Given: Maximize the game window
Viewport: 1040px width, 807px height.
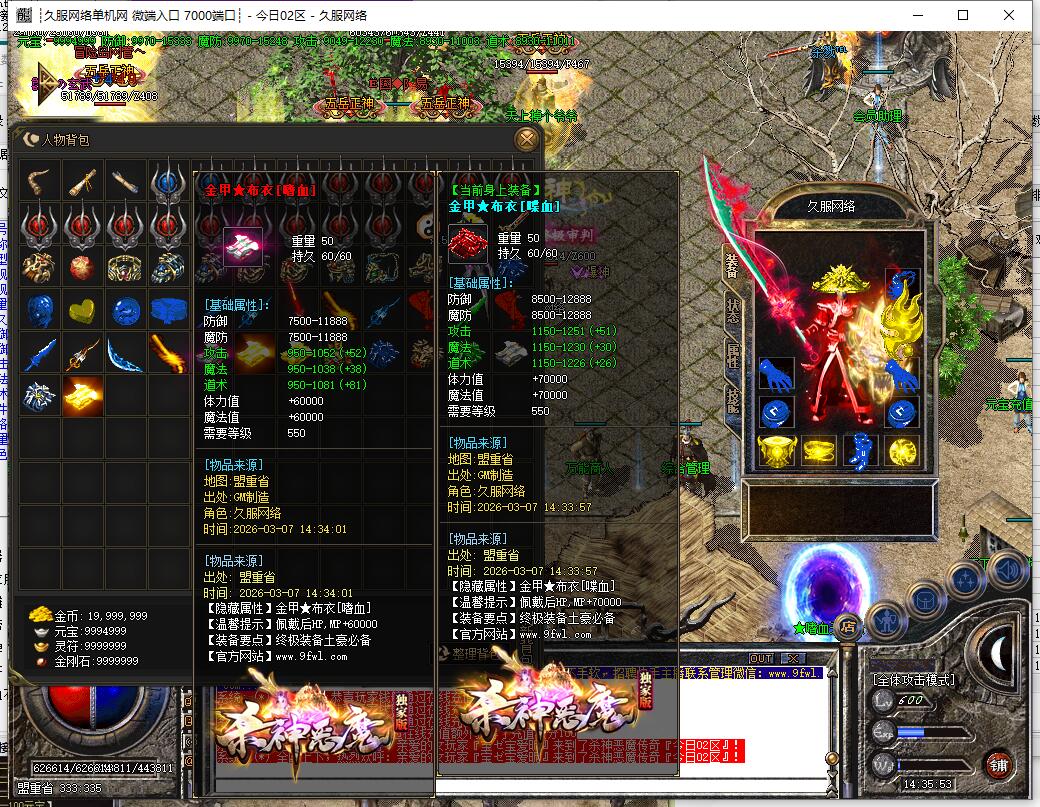Looking at the screenshot, I should coord(963,15).
